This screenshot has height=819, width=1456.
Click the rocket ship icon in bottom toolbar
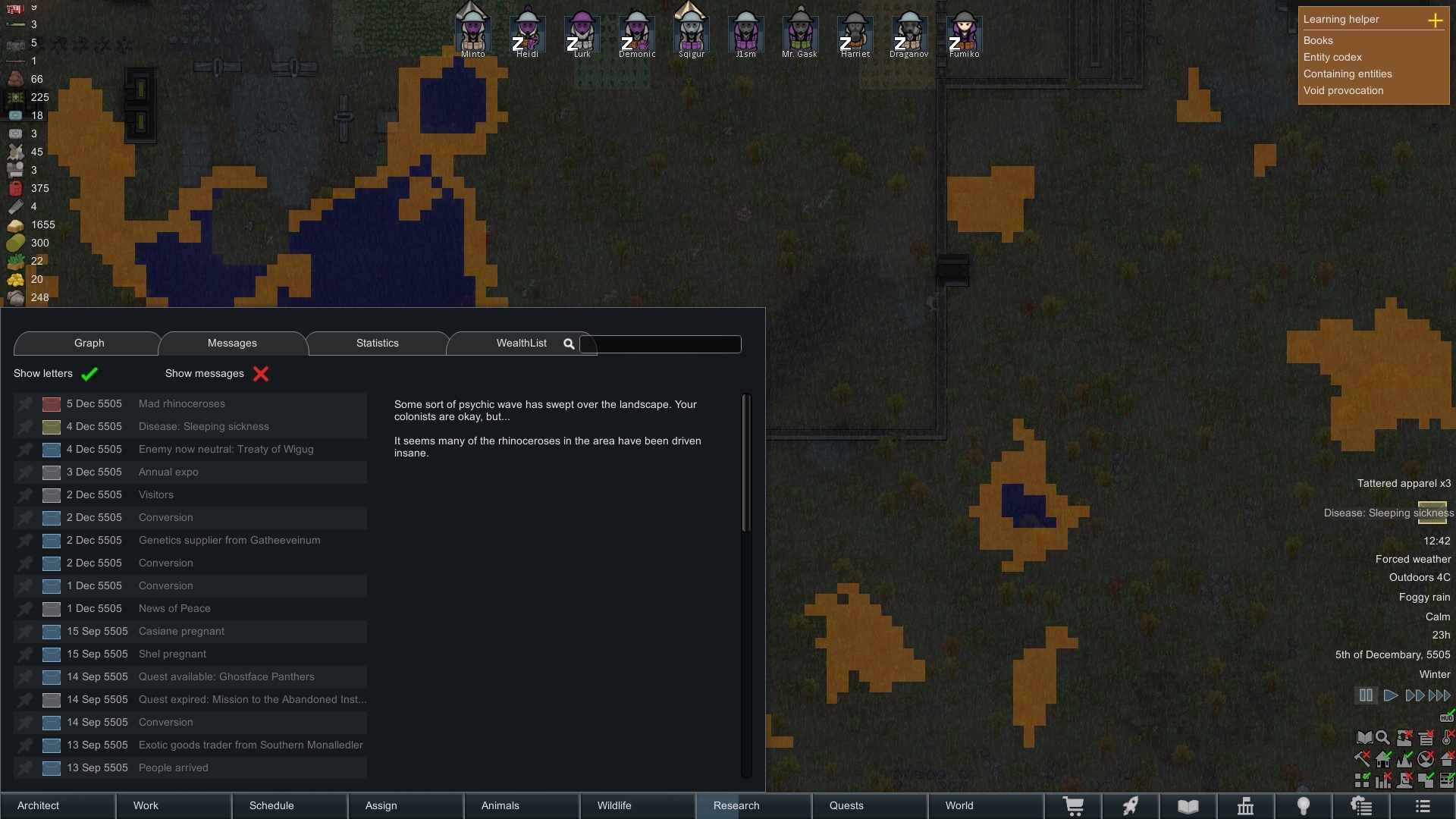click(1131, 806)
